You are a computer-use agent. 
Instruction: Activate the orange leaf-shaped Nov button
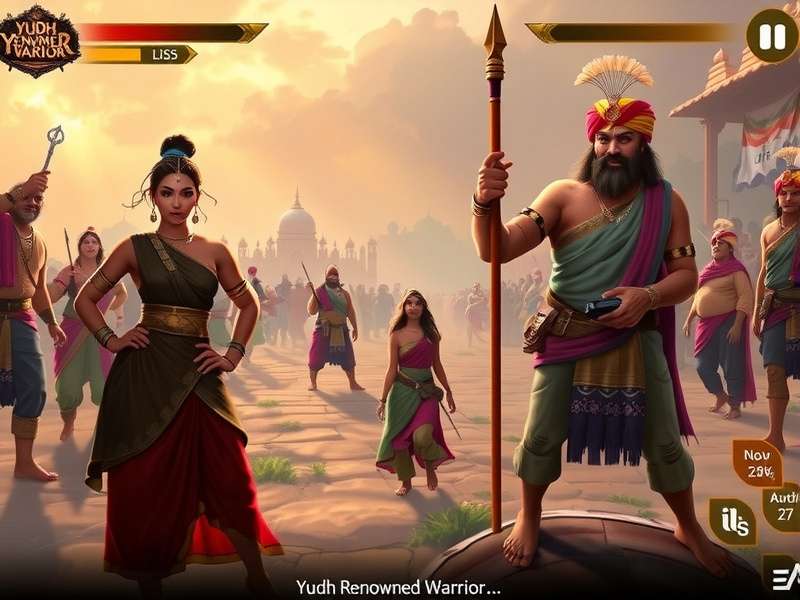(757, 462)
